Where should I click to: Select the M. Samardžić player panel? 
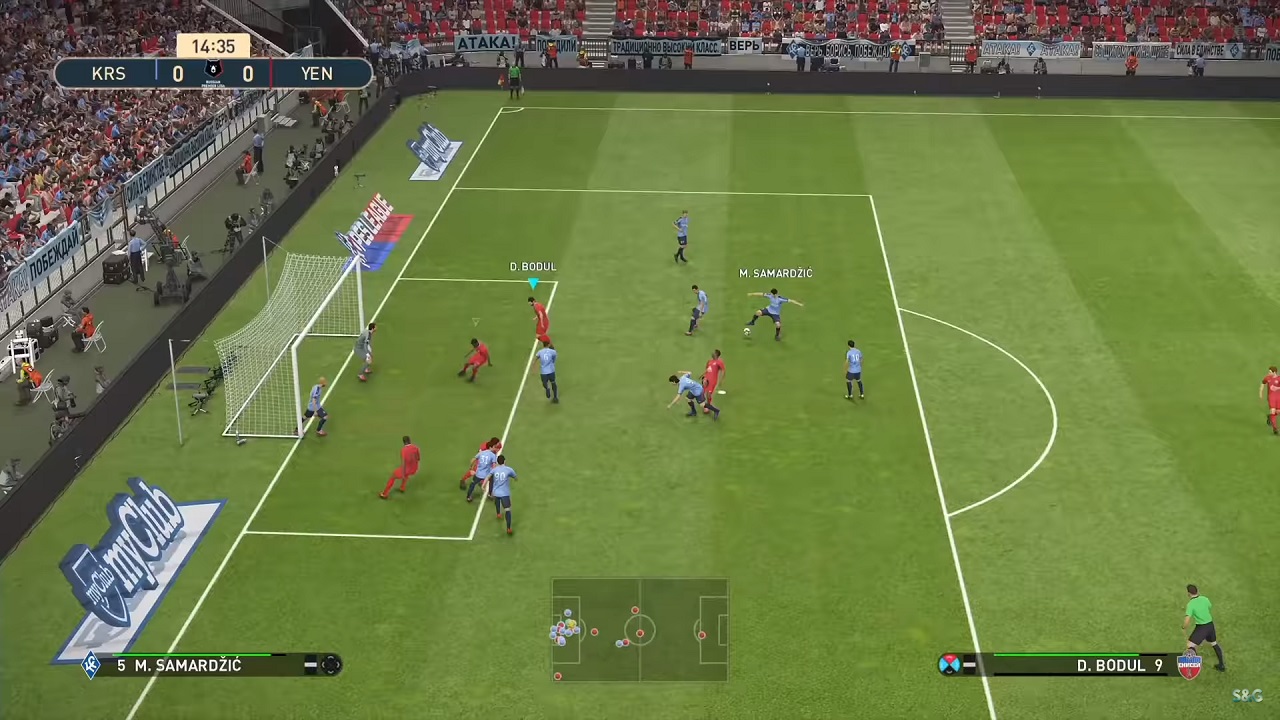(x=212, y=665)
